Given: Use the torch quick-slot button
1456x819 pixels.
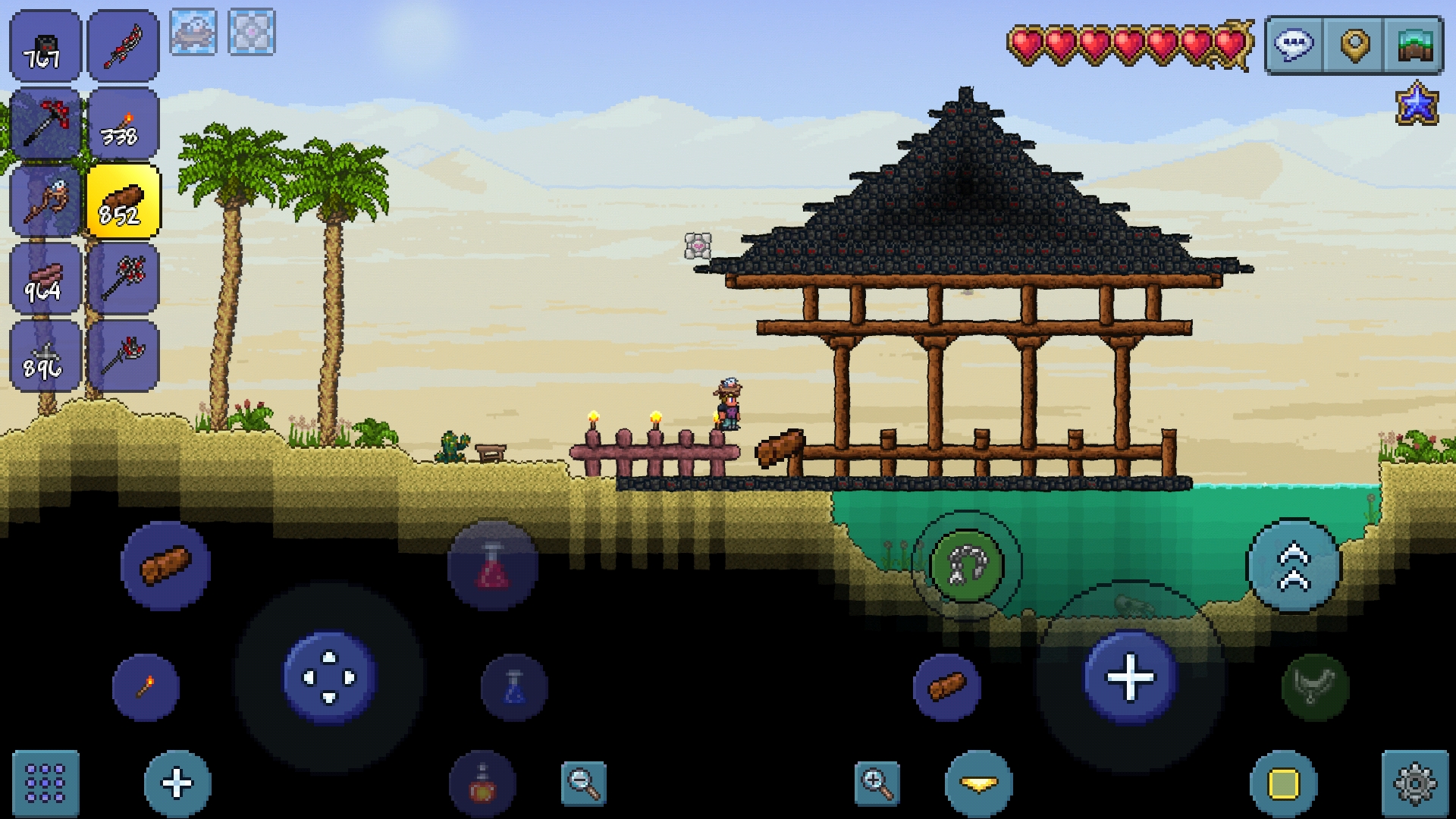Looking at the screenshot, I should coord(146,687).
